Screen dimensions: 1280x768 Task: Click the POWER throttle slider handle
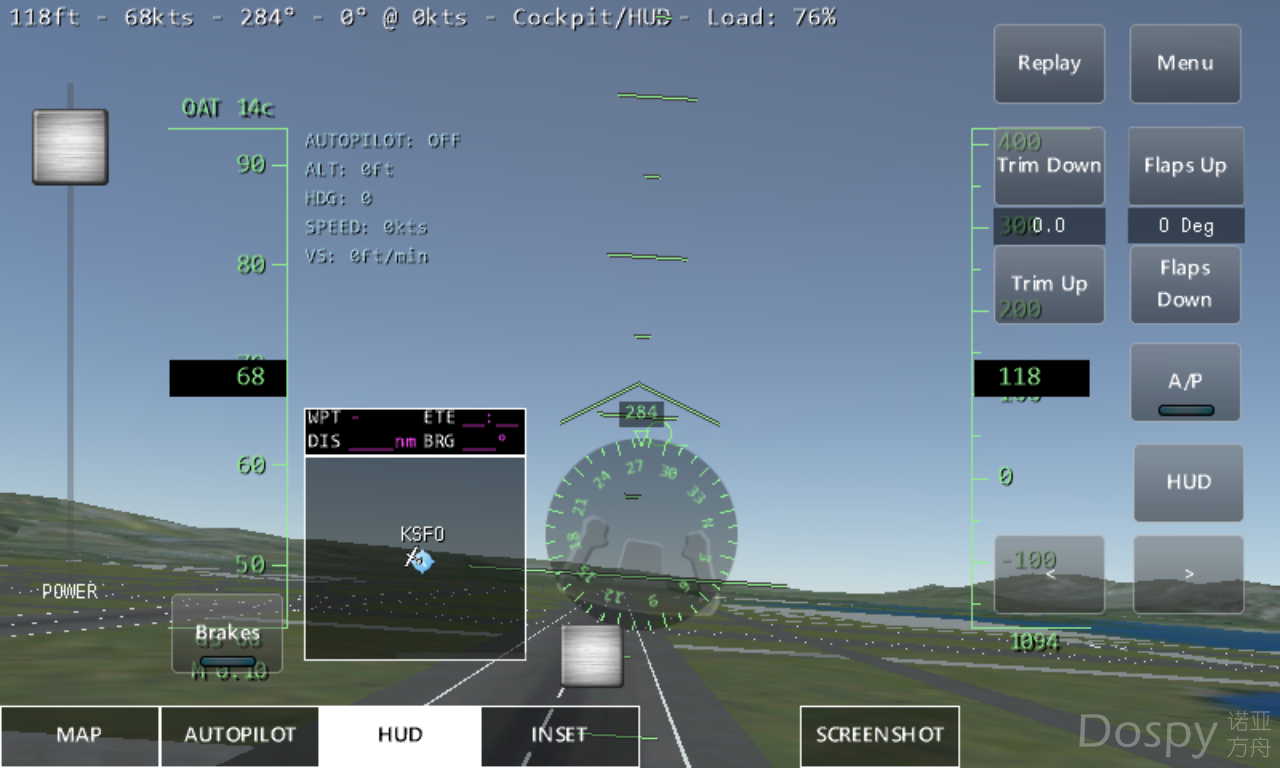pos(70,147)
